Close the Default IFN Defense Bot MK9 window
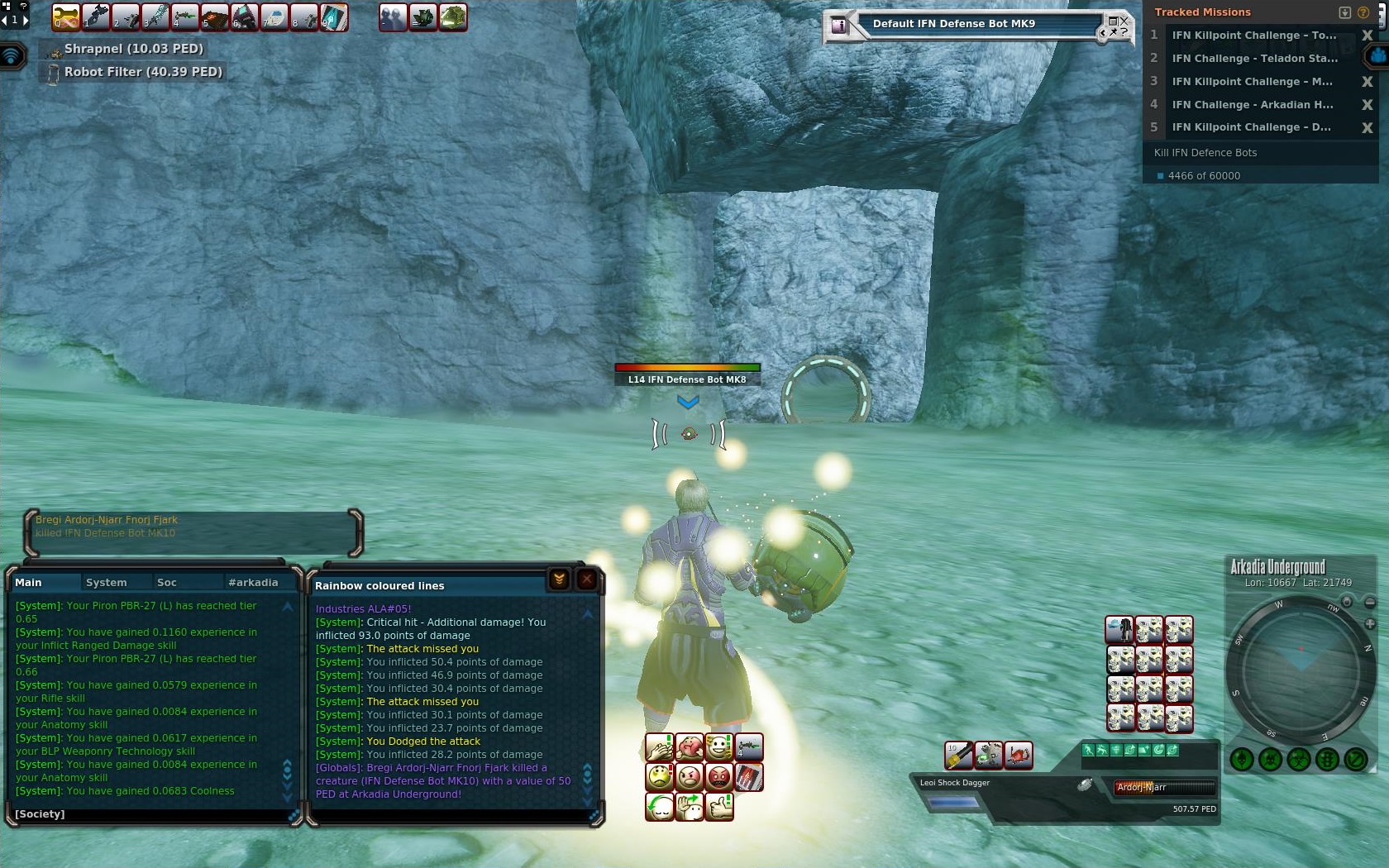 (x=1124, y=21)
